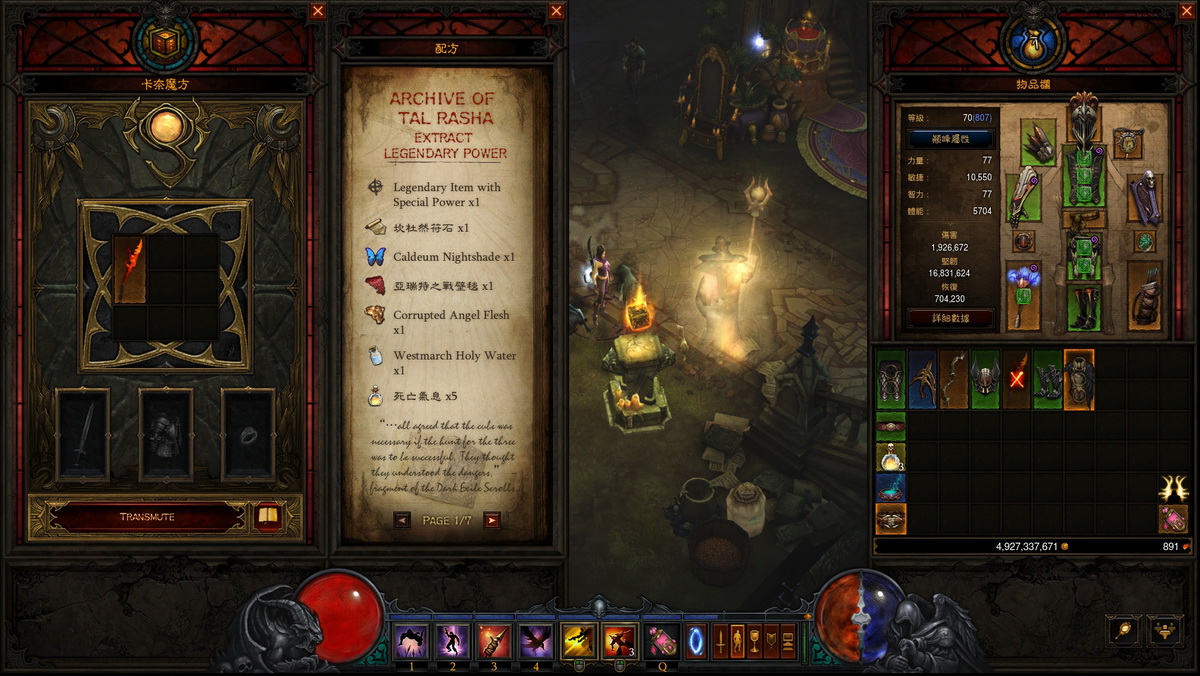Screen dimensions: 1200x676
Task: Pick the bow item in the backpack
Action: 955,379
